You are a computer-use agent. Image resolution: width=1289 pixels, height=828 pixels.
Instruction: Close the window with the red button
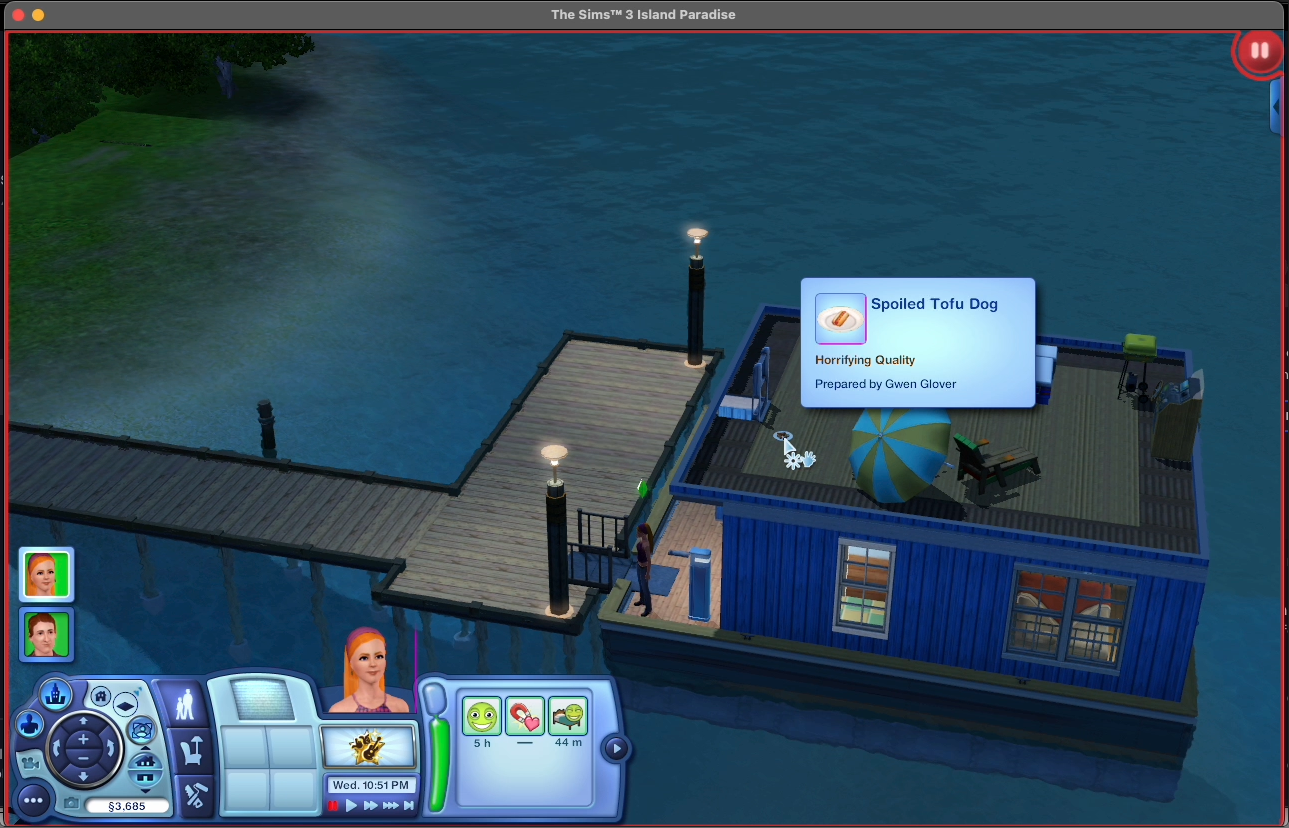[18, 15]
